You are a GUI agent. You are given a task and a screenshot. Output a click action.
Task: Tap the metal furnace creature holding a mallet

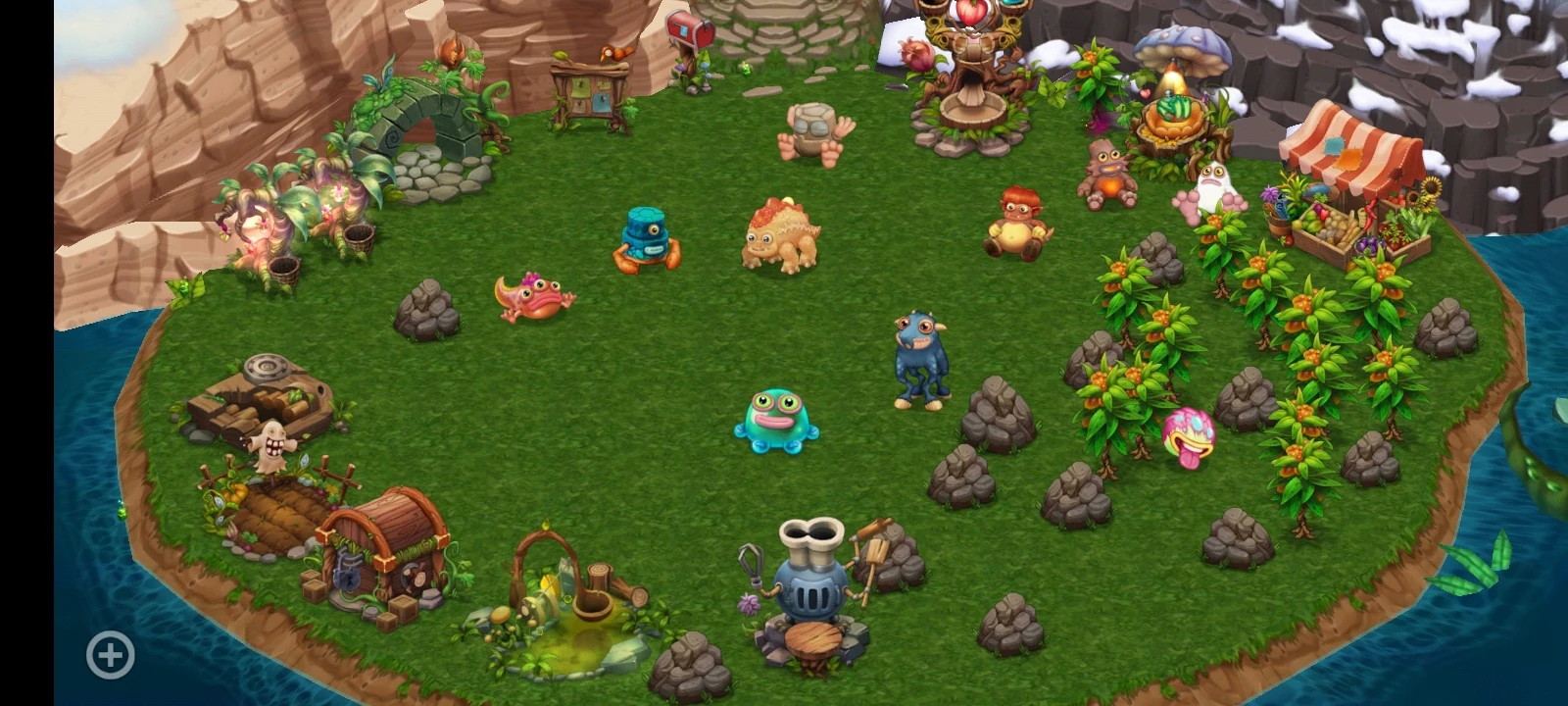pyautogui.click(x=808, y=579)
